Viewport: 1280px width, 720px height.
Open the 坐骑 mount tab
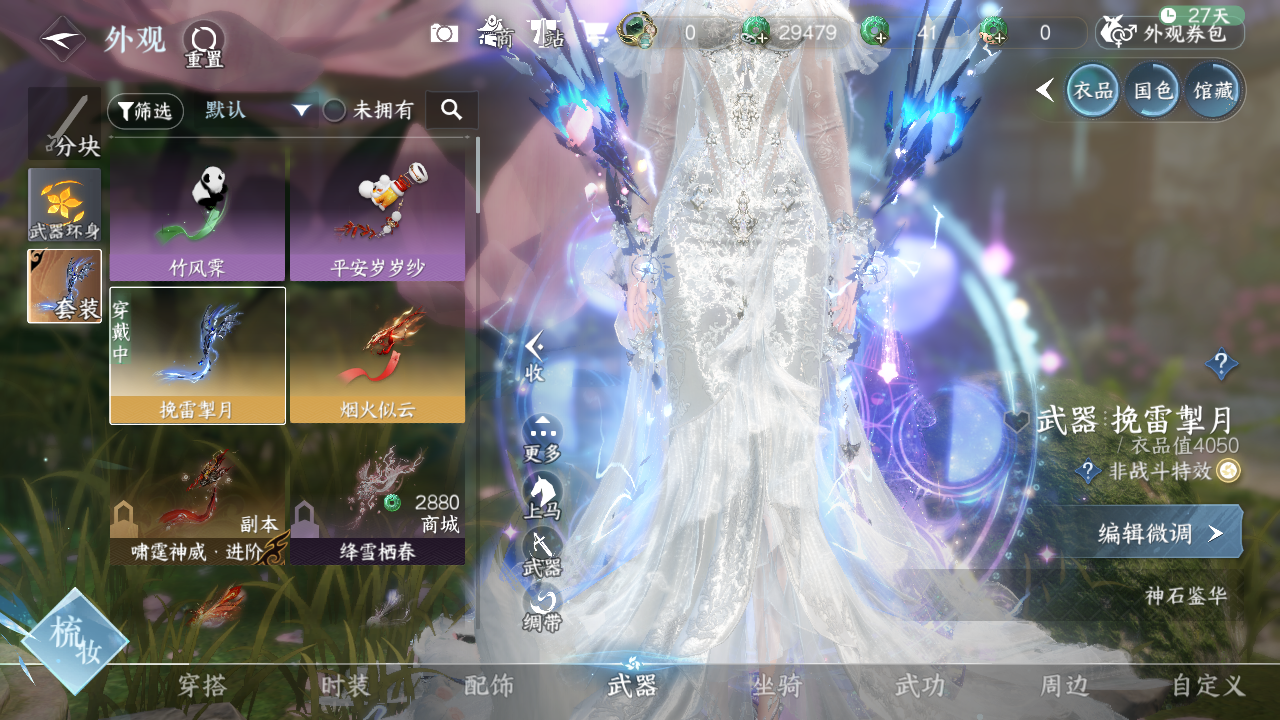pos(777,686)
